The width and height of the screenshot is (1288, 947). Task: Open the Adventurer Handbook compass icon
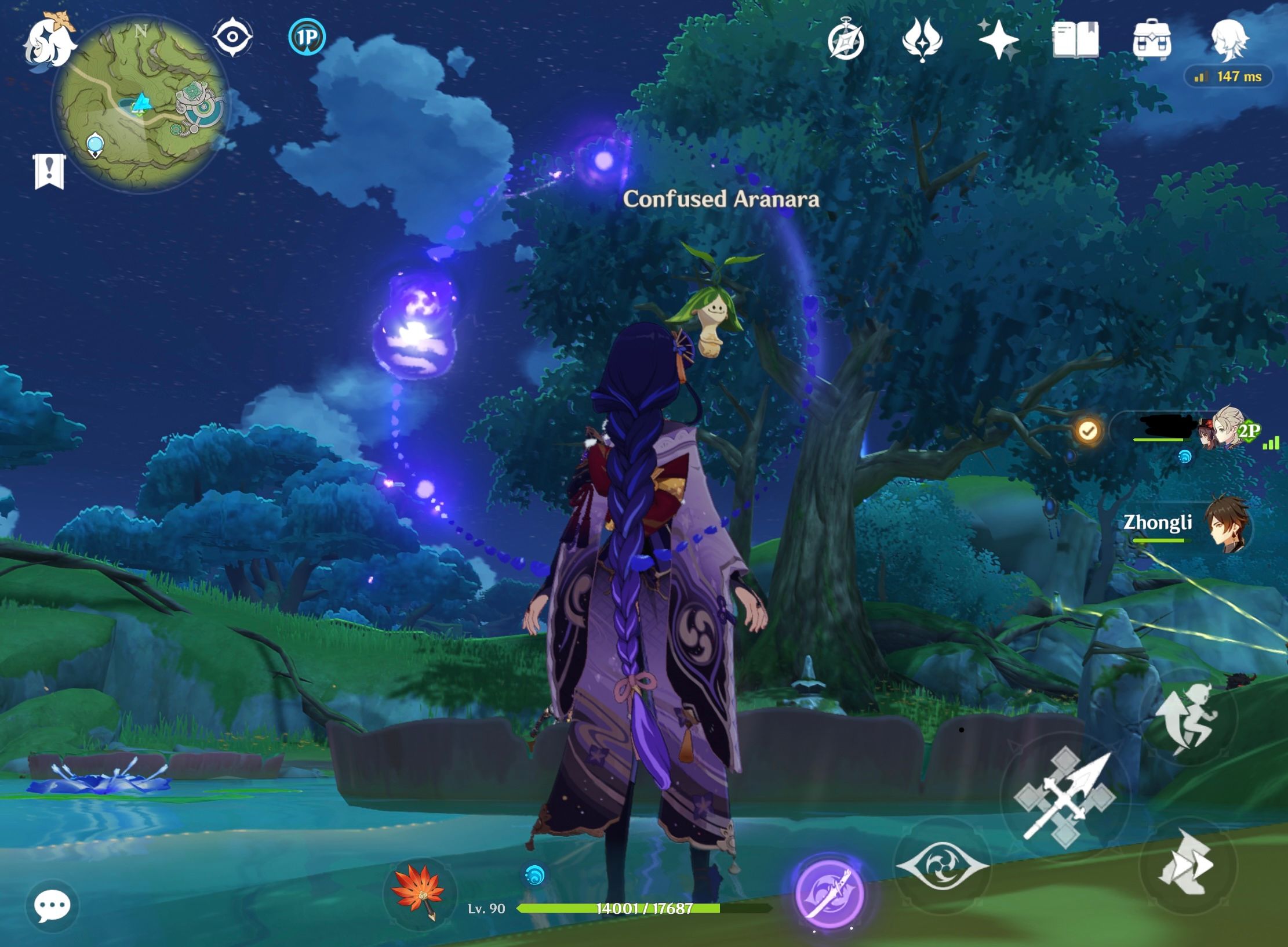point(846,38)
